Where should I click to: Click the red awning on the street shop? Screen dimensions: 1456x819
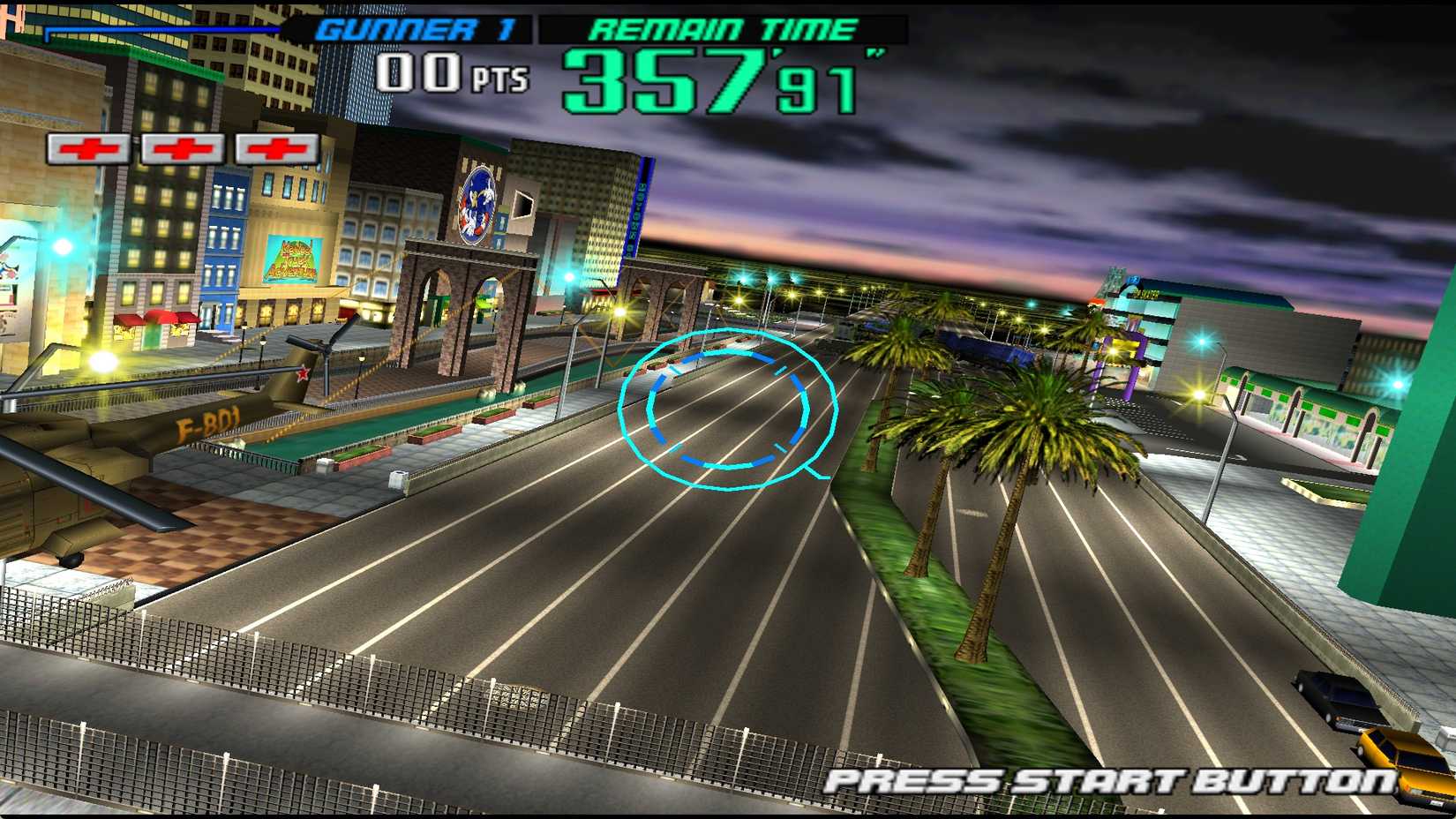coord(157,317)
